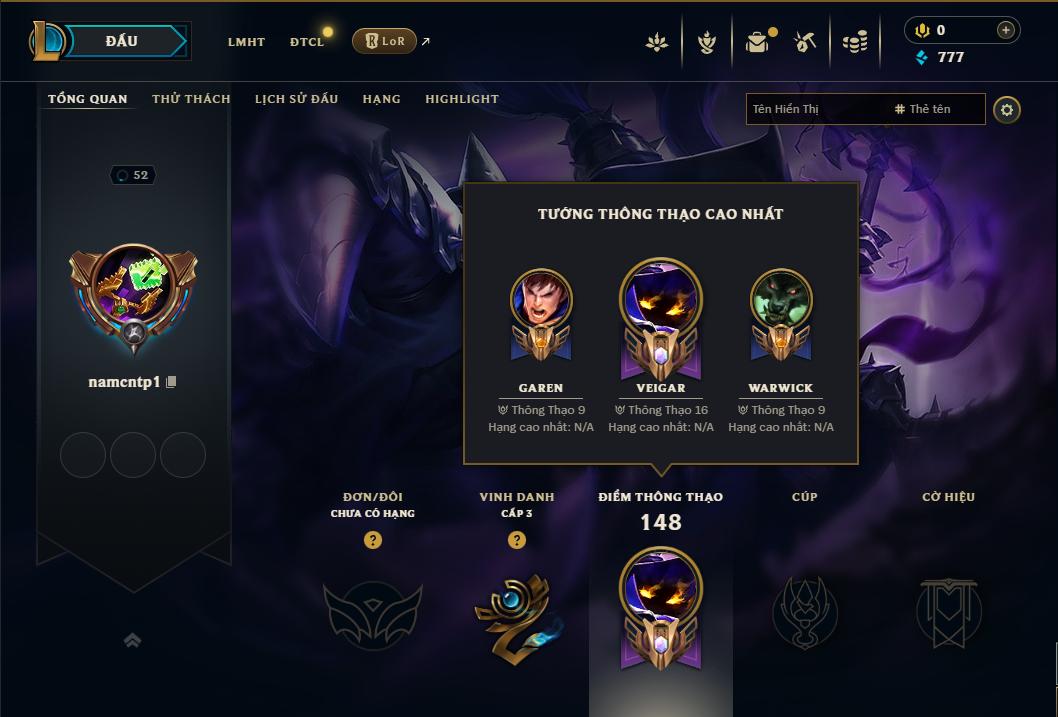Click the ĐẤU play button
Image resolution: width=1058 pixels, height=717 pixels.
pos(122,41)
